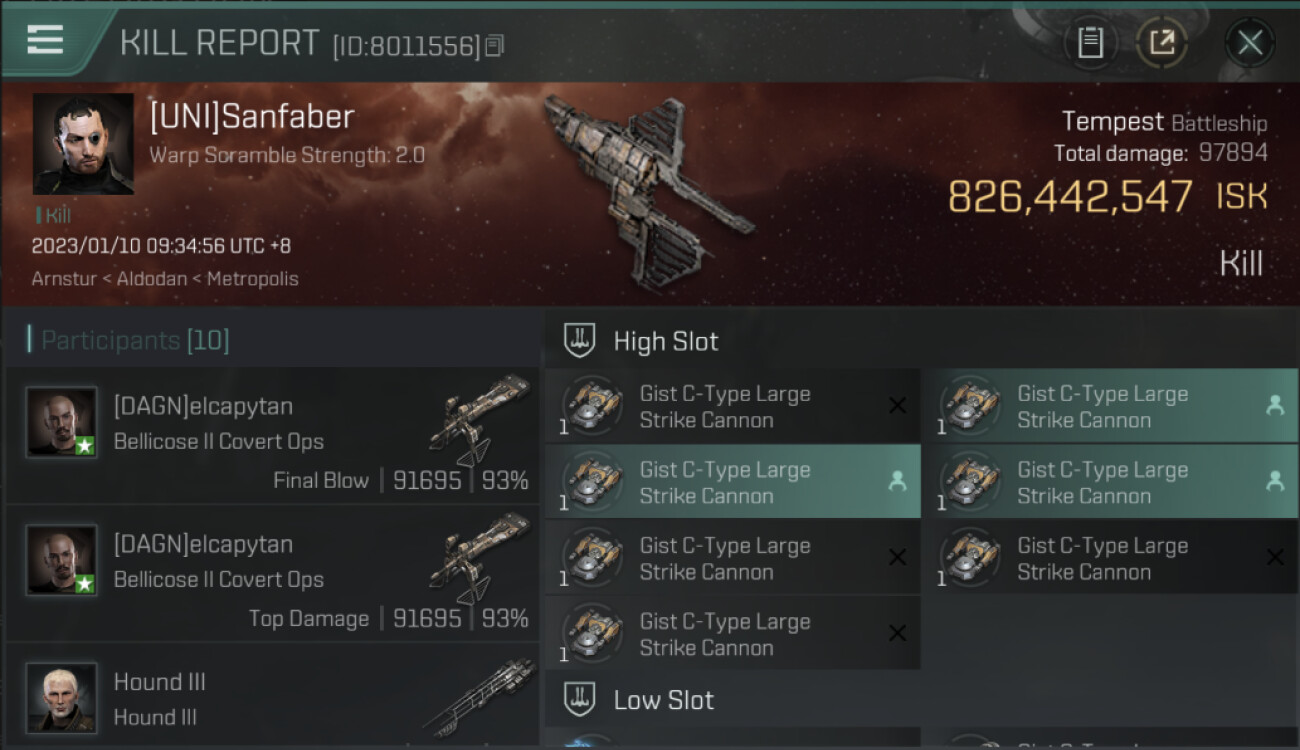
Task: Copy the kill report ID
Action: pos(495,46)
